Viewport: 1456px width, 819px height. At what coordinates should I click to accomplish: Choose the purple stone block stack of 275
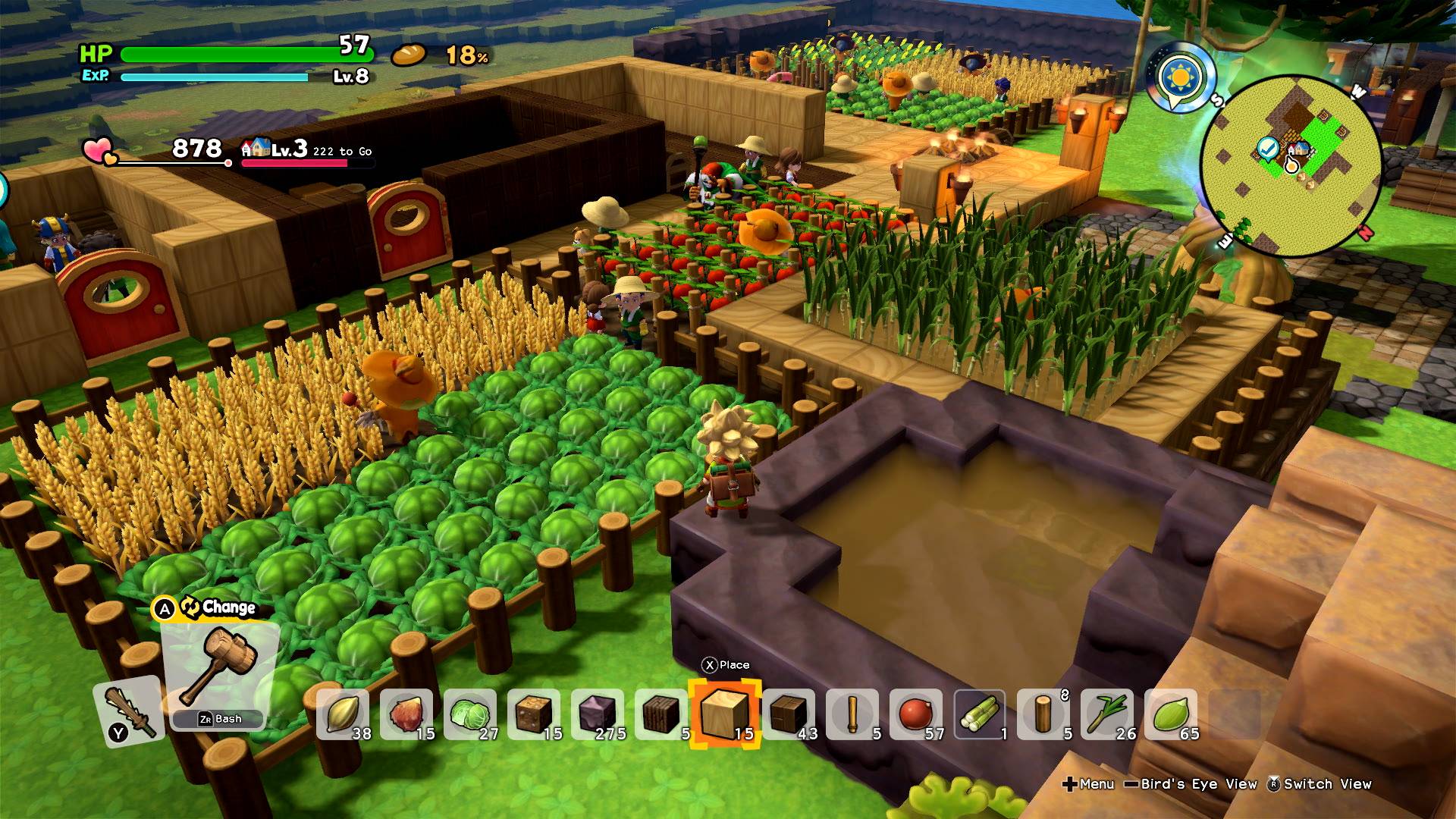pyautogui.click(x=598, y=714)
